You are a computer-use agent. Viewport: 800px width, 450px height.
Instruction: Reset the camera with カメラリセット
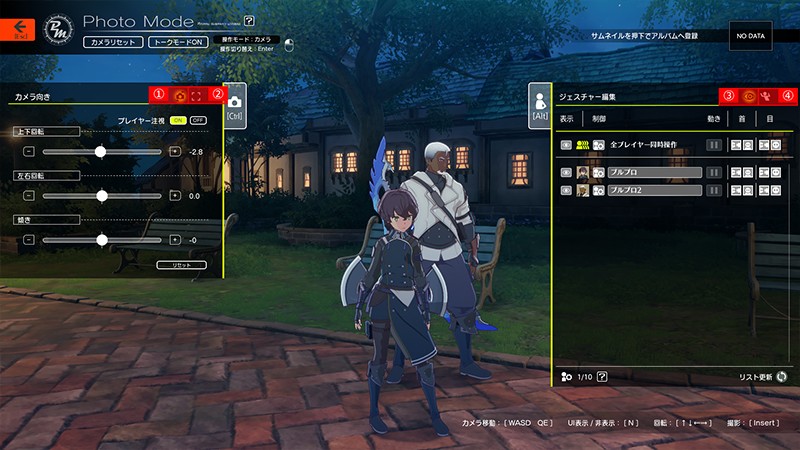(113, 43)
